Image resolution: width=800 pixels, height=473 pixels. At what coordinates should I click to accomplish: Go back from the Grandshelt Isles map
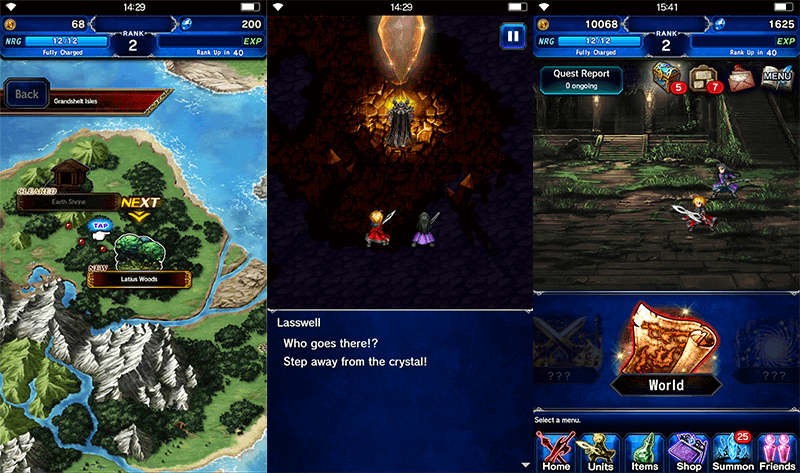coord(27,95)
